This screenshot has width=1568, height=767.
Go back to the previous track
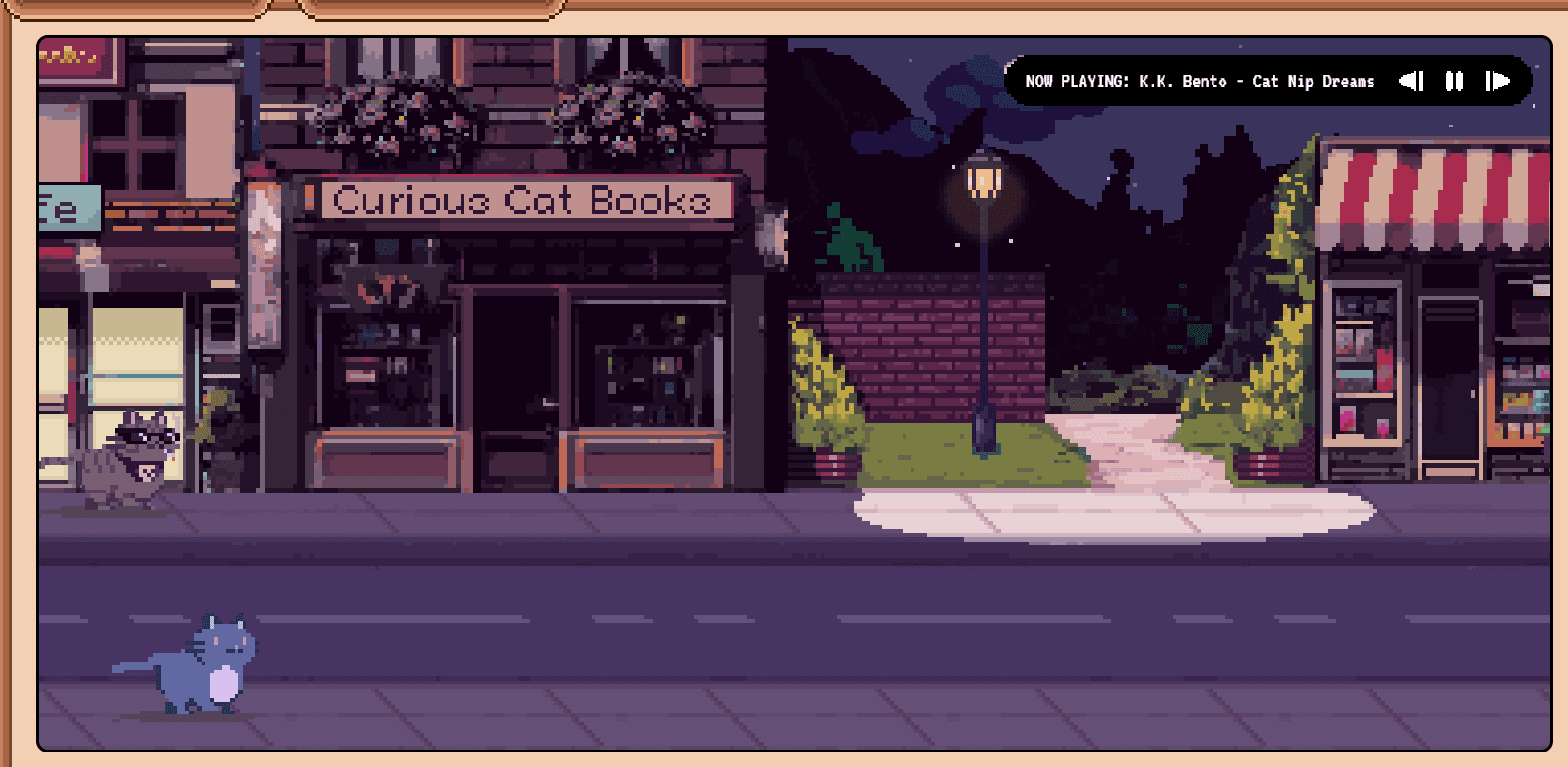1411,81
